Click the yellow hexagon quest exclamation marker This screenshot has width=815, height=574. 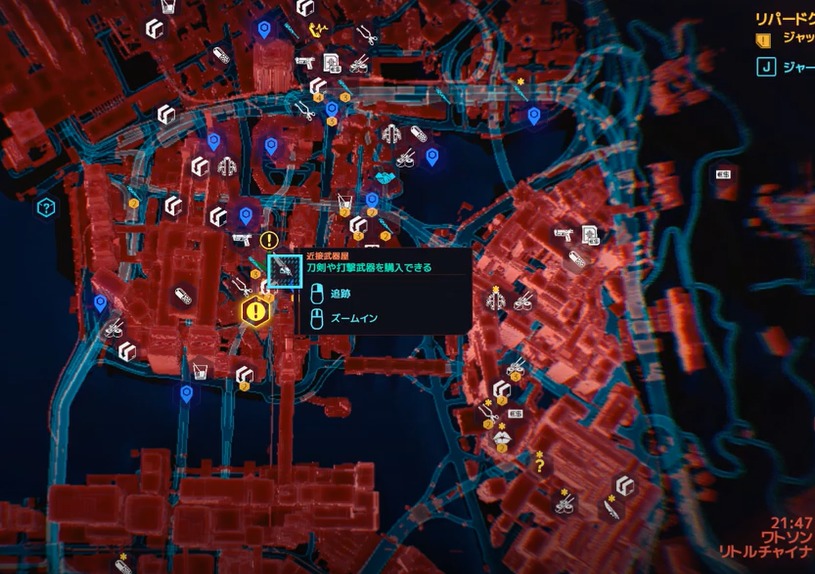(256, 311)
